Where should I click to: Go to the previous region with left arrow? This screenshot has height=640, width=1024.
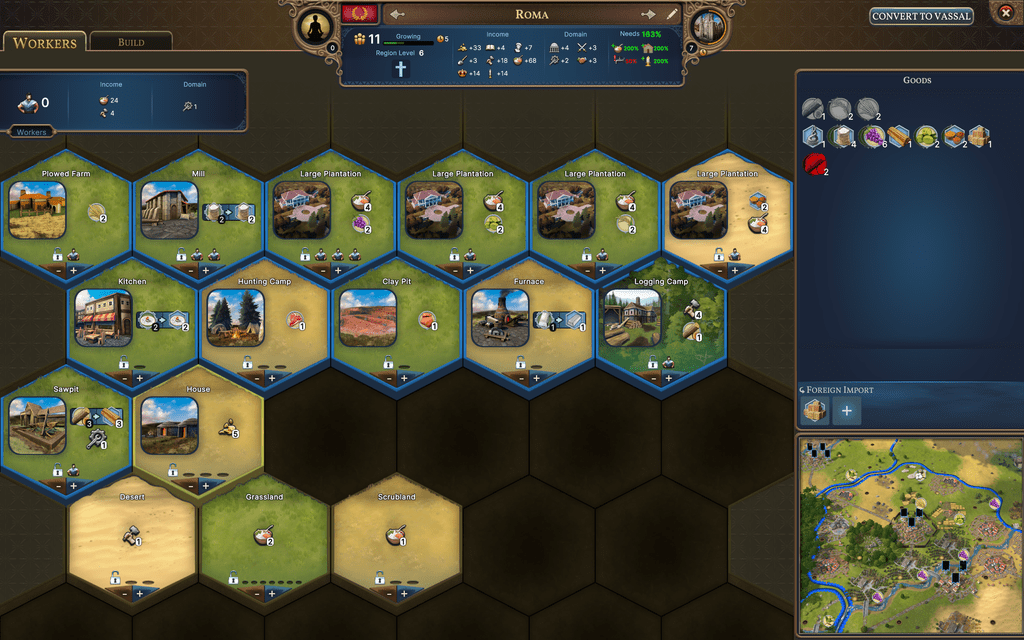[397, 14]
